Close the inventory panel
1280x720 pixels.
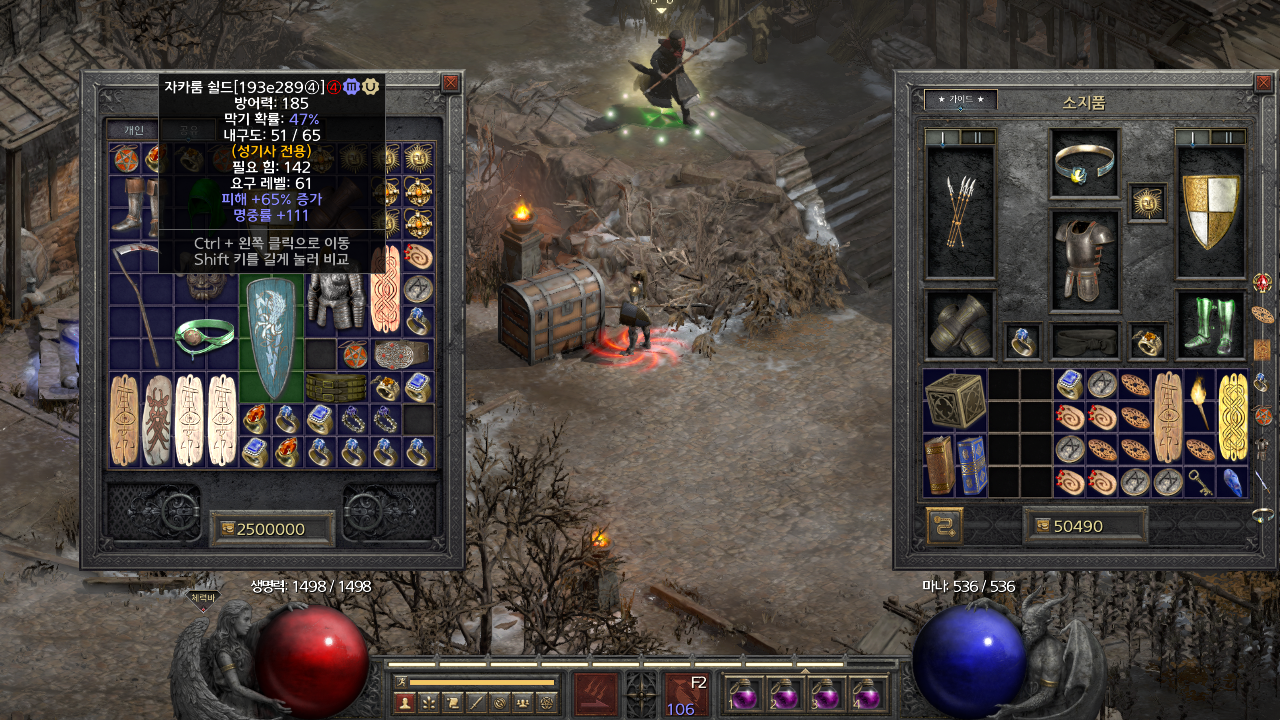tap(1262, 84)
